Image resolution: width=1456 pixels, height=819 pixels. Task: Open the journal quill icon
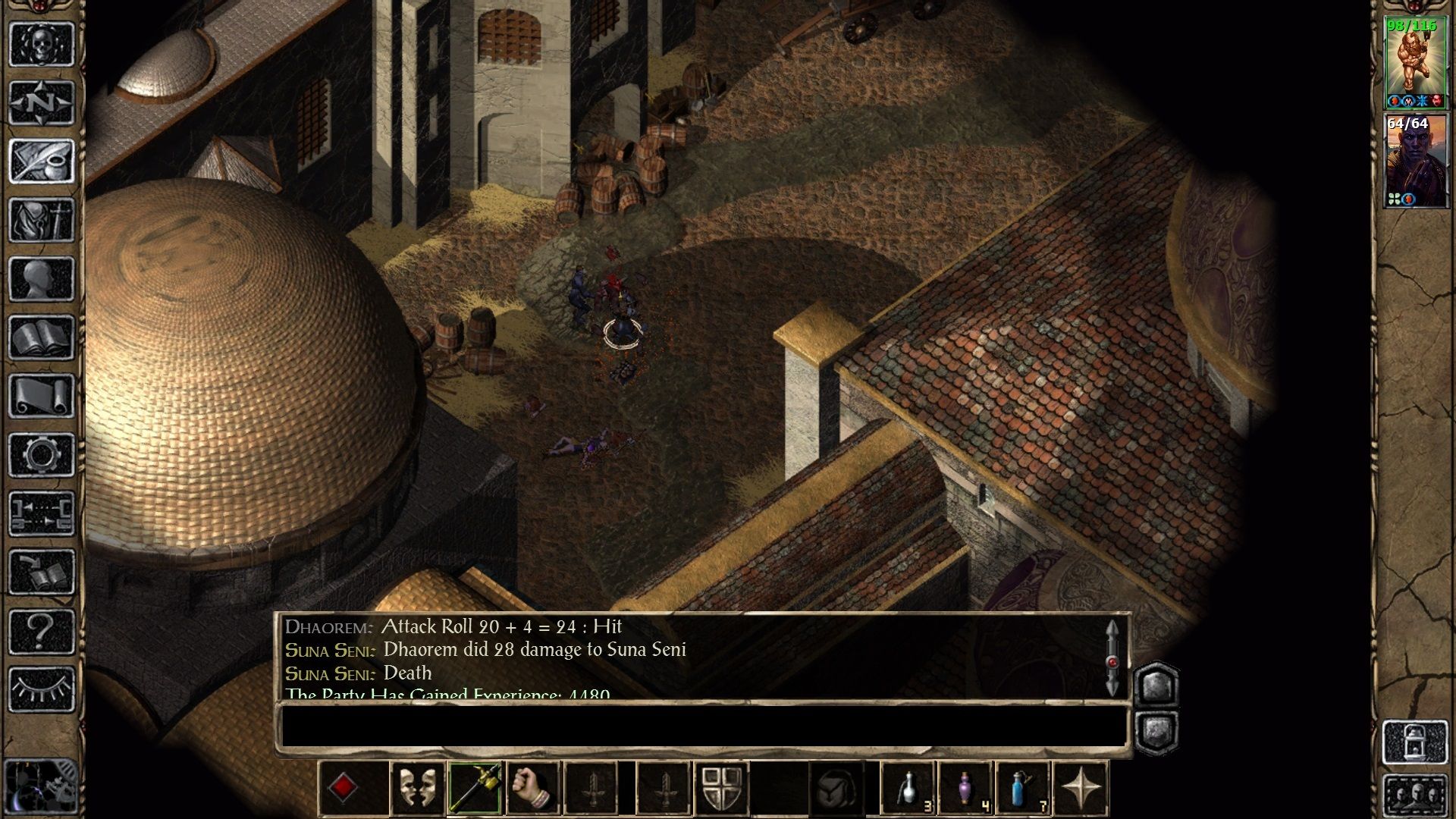point(42,161)
